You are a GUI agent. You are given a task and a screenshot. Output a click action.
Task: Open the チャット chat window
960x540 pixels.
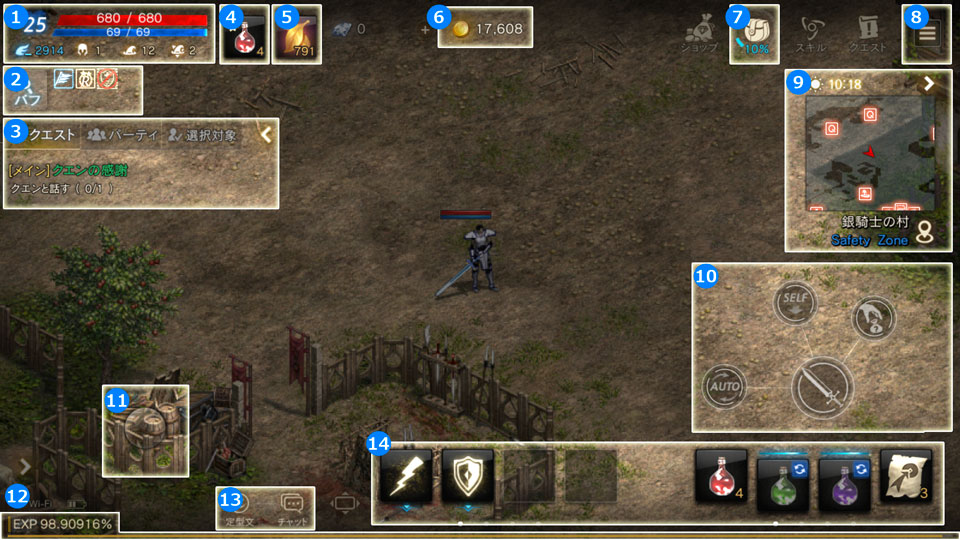click(292, 507)
